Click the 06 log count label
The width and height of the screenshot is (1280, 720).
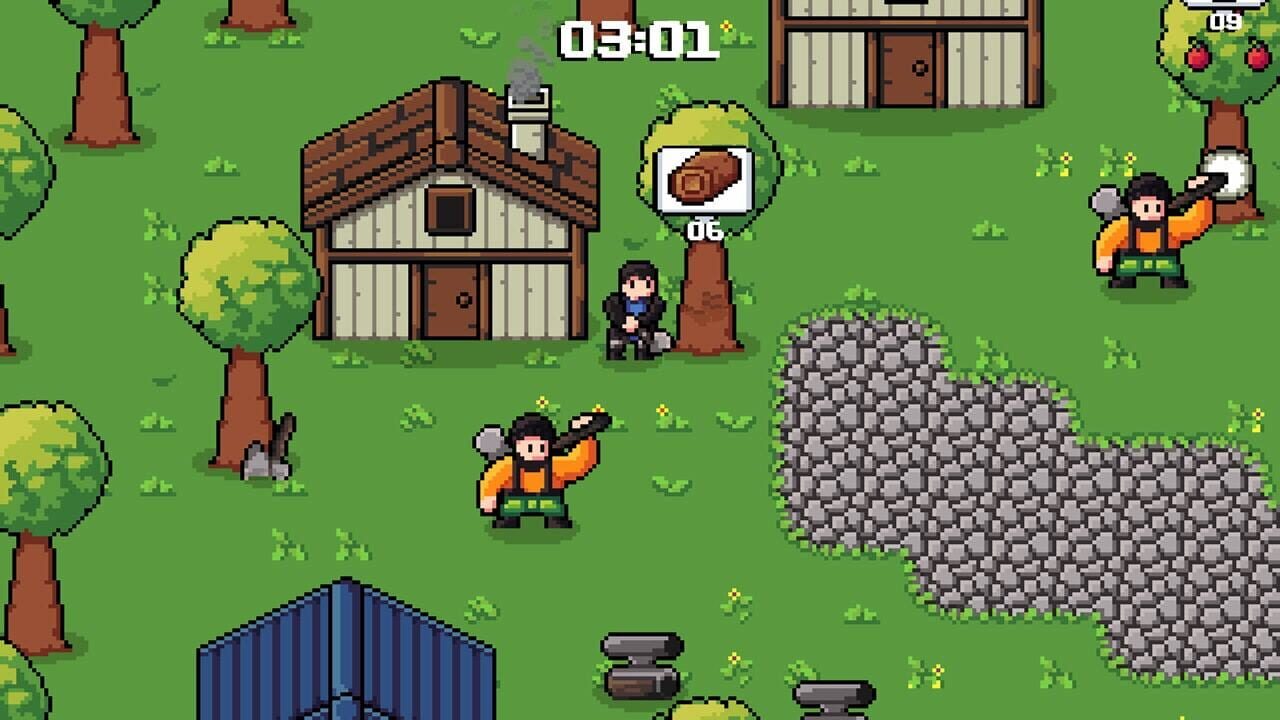click(703, 228)
